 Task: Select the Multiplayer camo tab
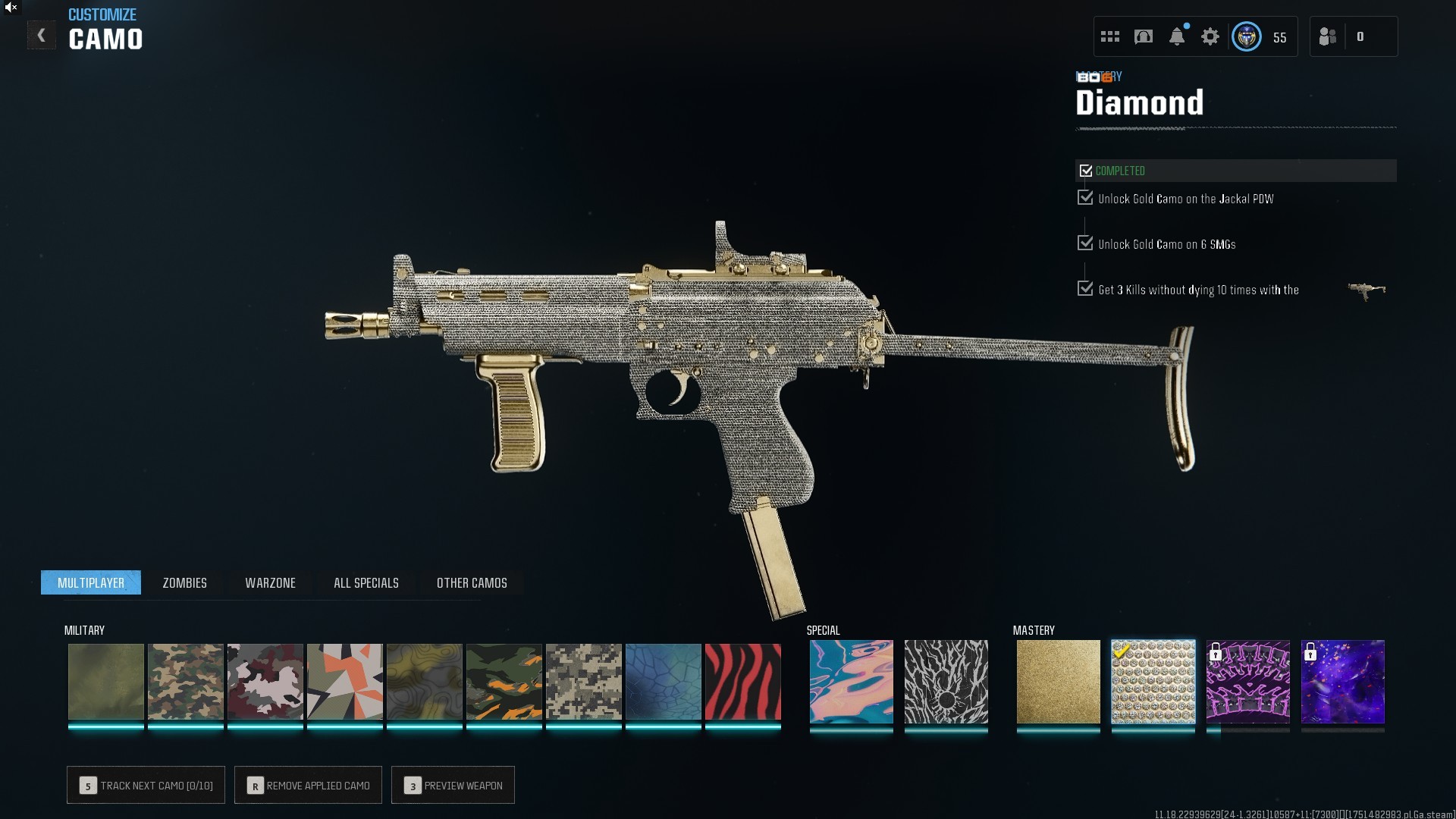[91, 582]
